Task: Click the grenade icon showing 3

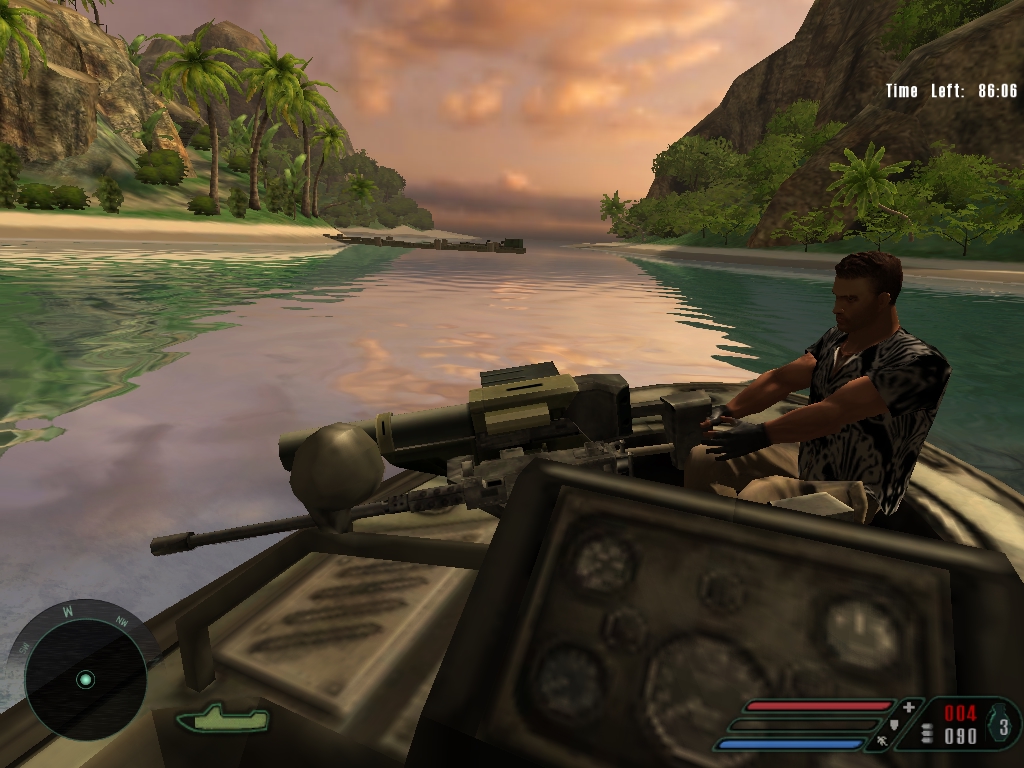Action: point(1002,722)
